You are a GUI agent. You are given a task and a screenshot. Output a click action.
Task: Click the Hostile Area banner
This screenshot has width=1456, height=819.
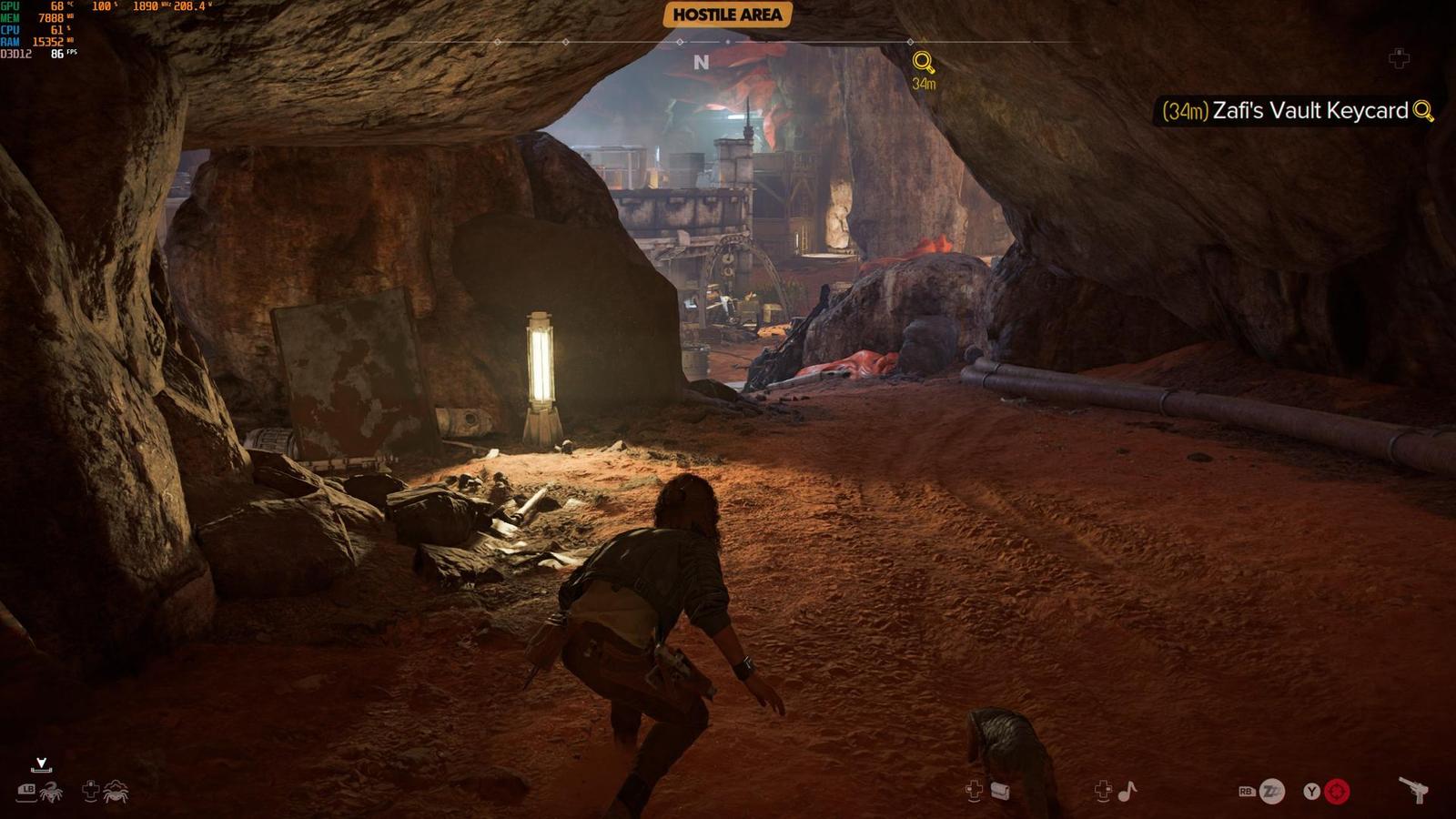[x=727, y=15]
